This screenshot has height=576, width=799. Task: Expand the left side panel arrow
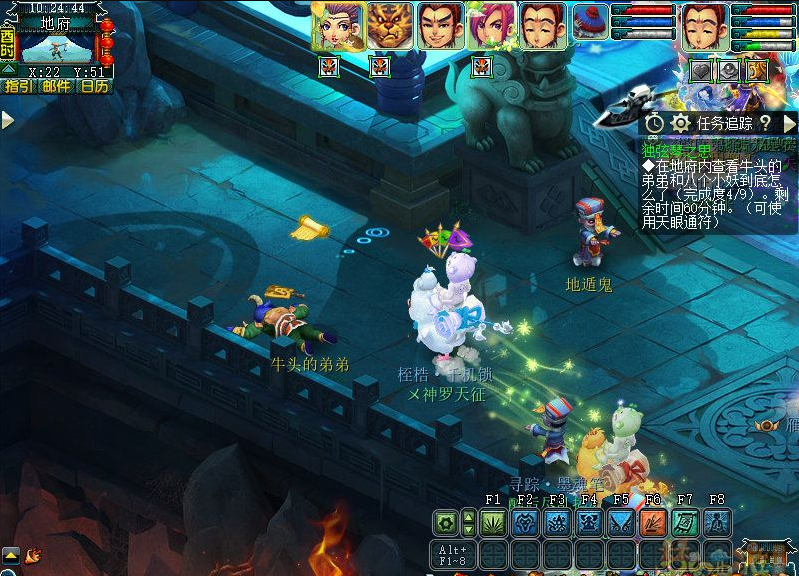point(8,120)
